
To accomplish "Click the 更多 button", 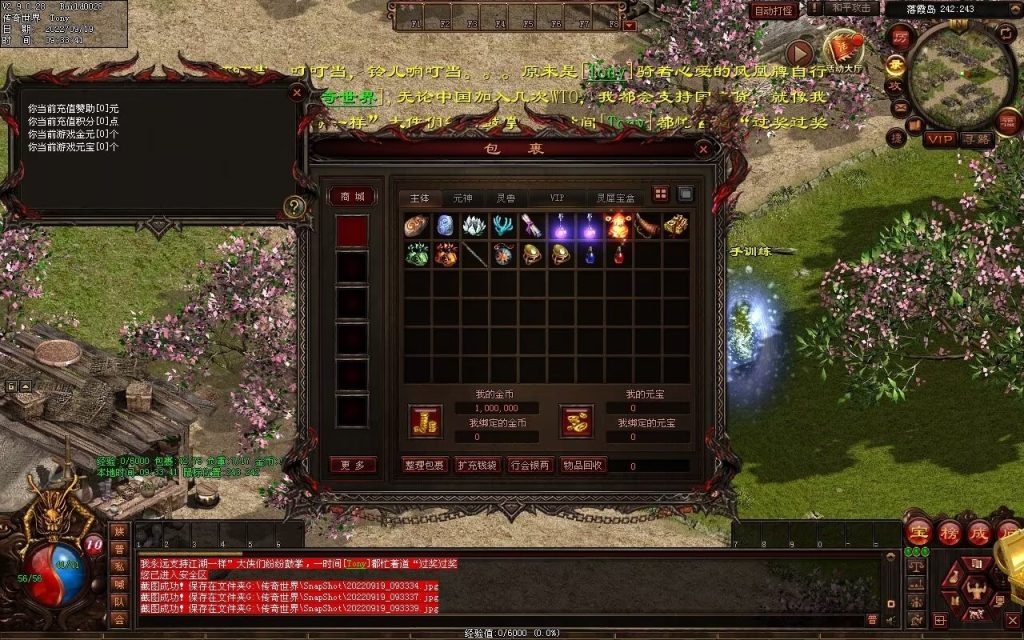I will (353, 465).
